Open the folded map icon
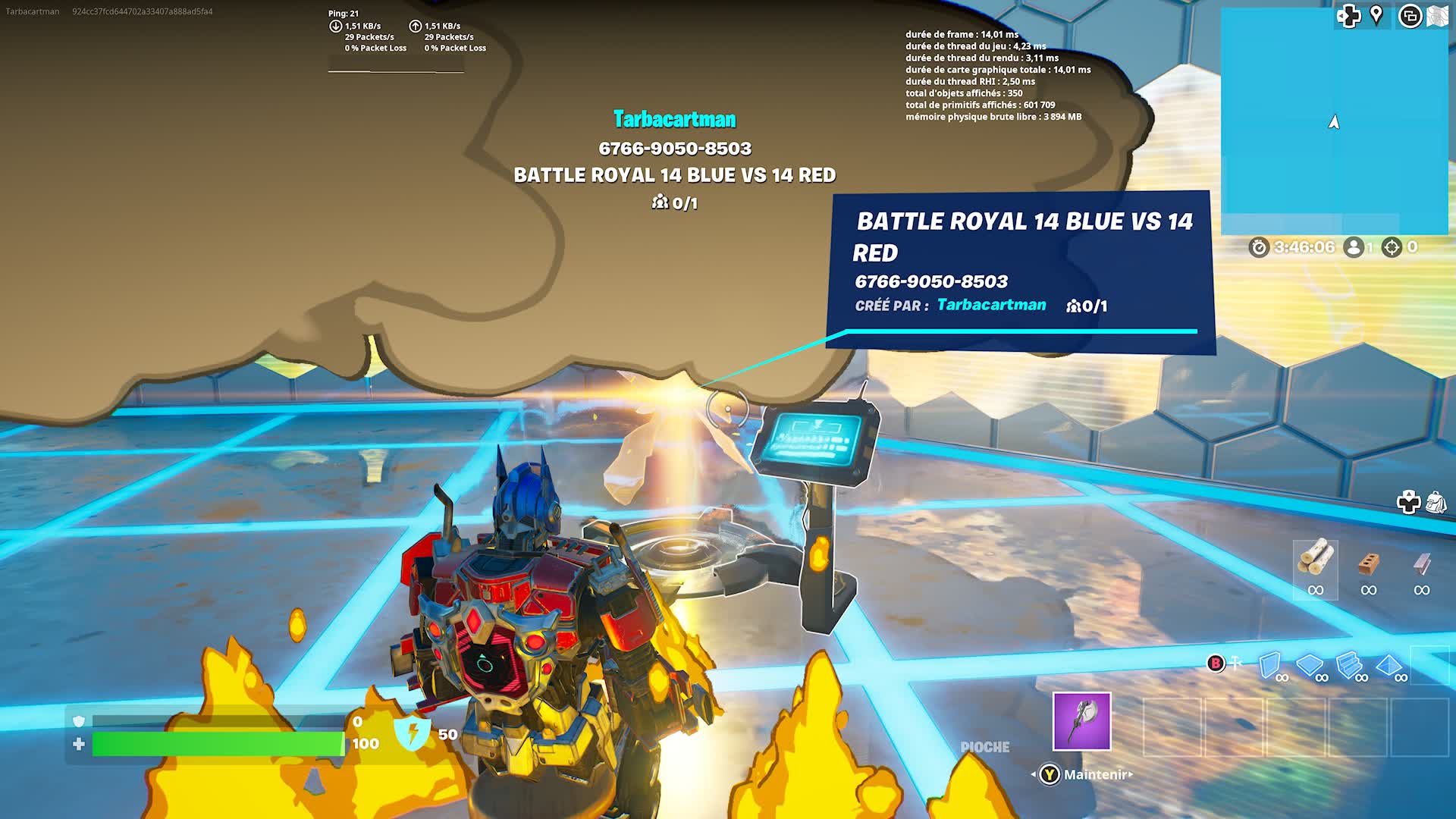The image size is (1456, 819). tap(1438, 16)
